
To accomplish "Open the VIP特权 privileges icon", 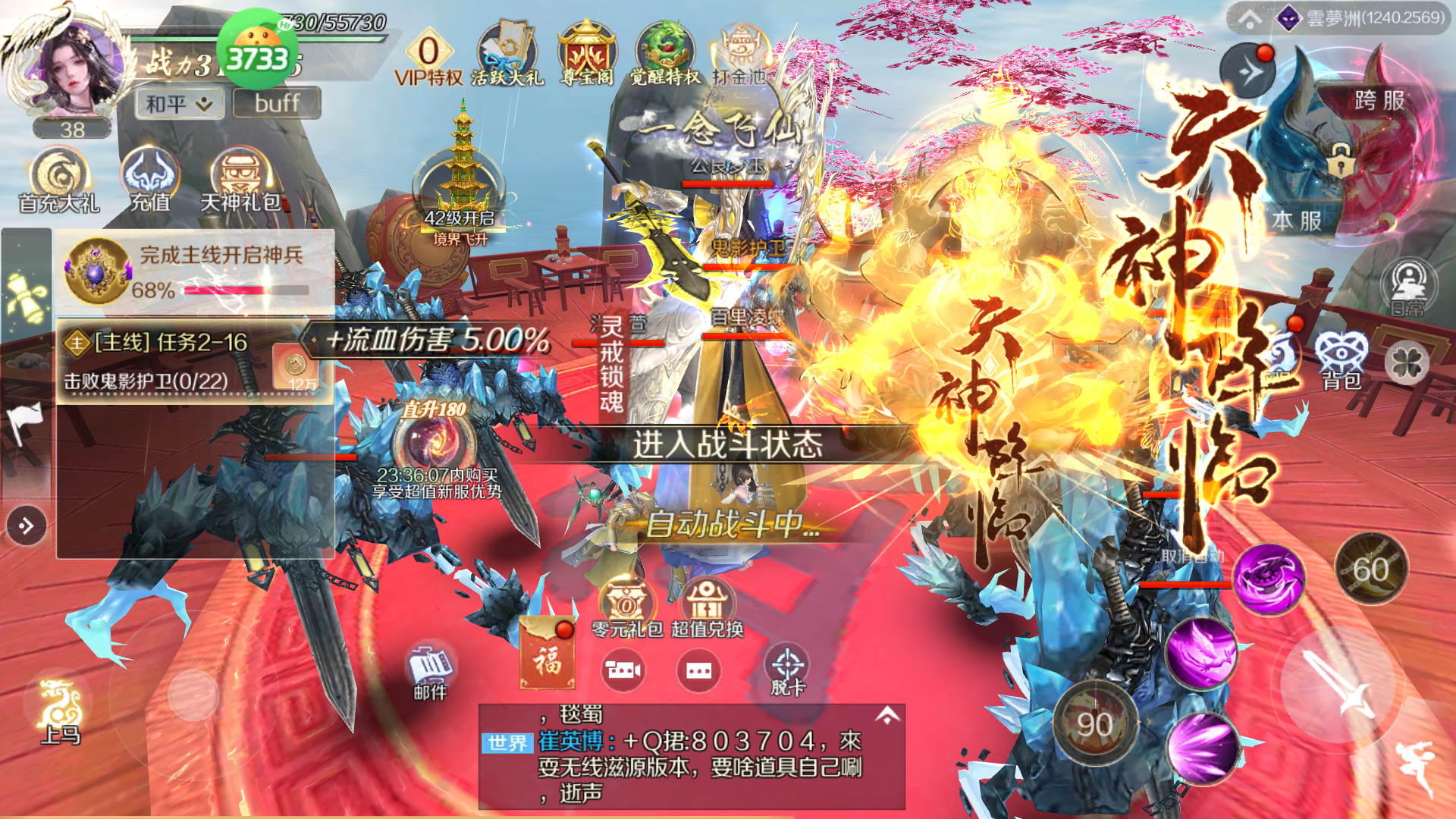I will tap(428, 58).
